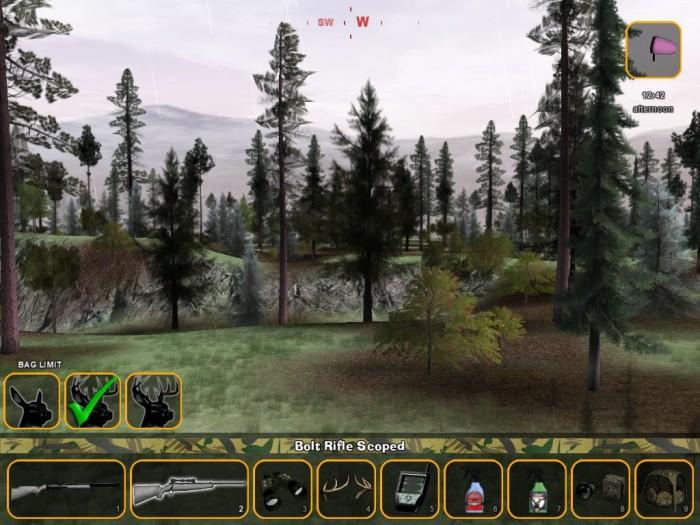Viewport: 700px width, 525px height.
Task: Equip the Bolt Rifle Scoped slot
Action: coord(189,489)
